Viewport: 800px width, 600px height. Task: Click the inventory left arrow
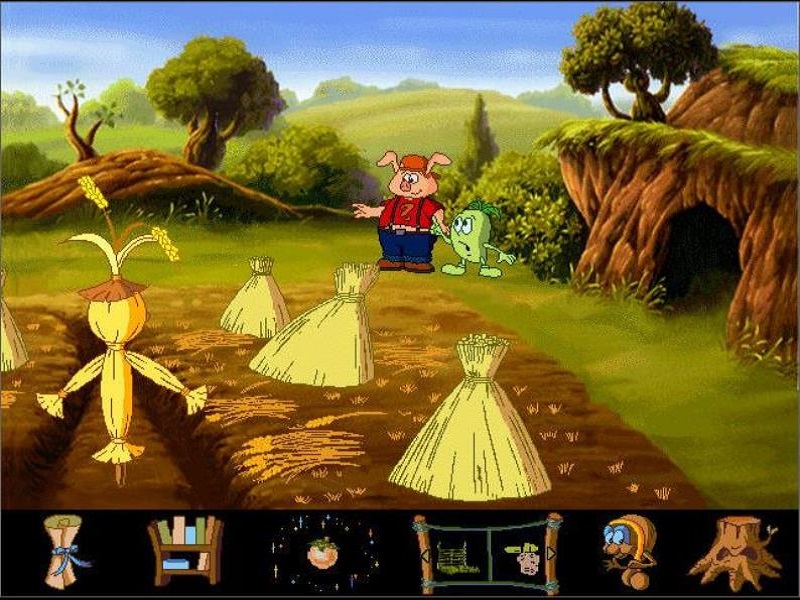[424, 555]
